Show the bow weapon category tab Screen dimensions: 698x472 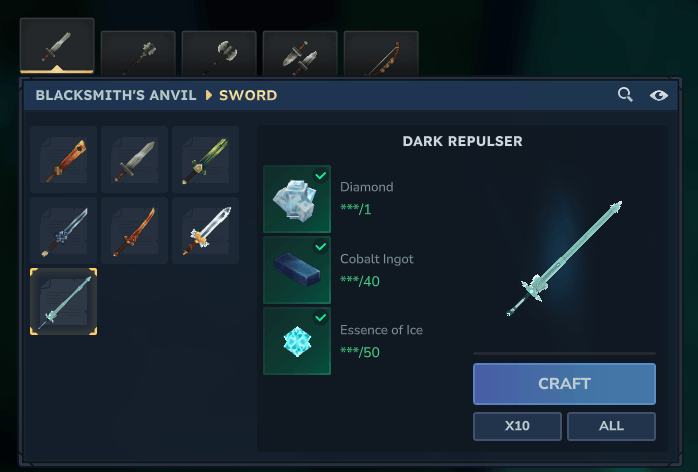381,53
